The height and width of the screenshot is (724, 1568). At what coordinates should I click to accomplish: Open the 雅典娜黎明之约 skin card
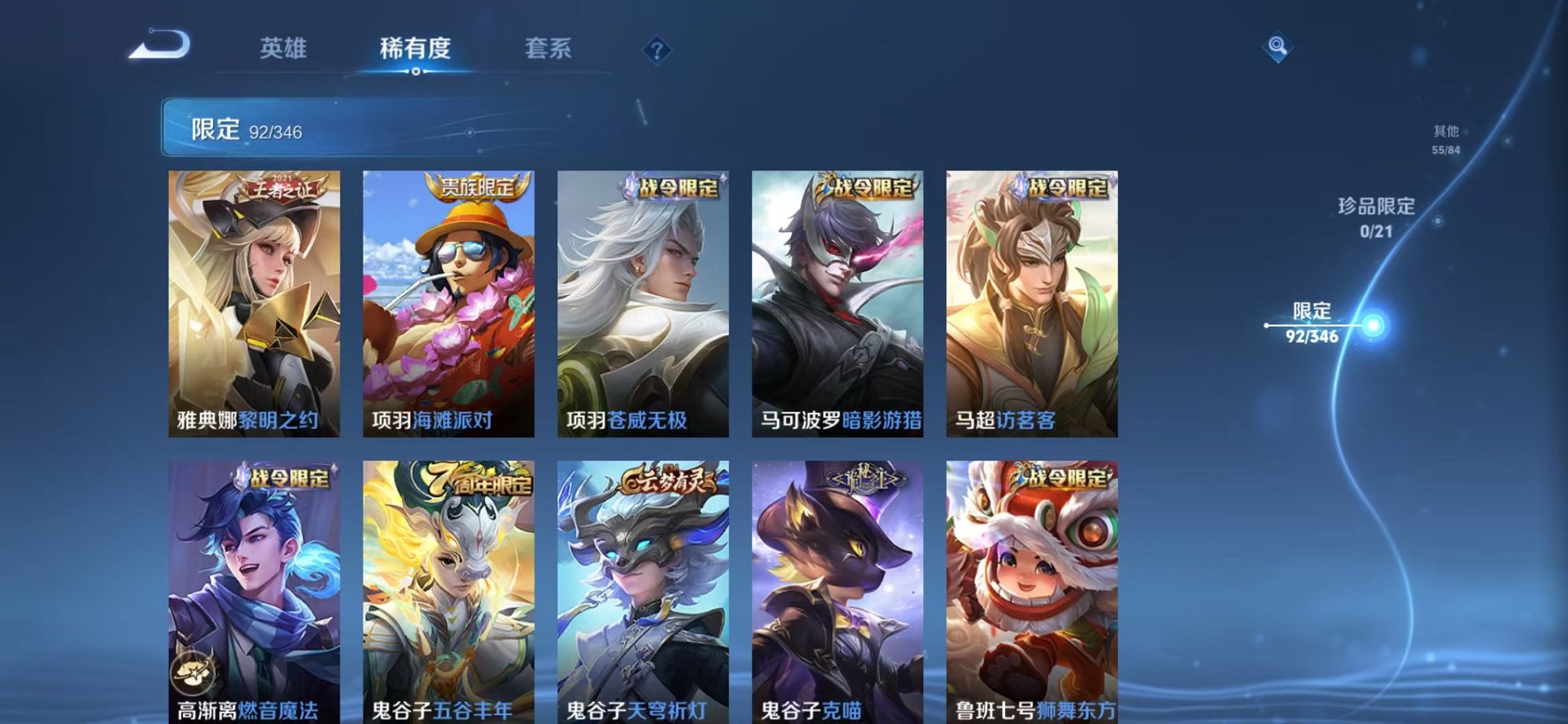pos(252,300)
